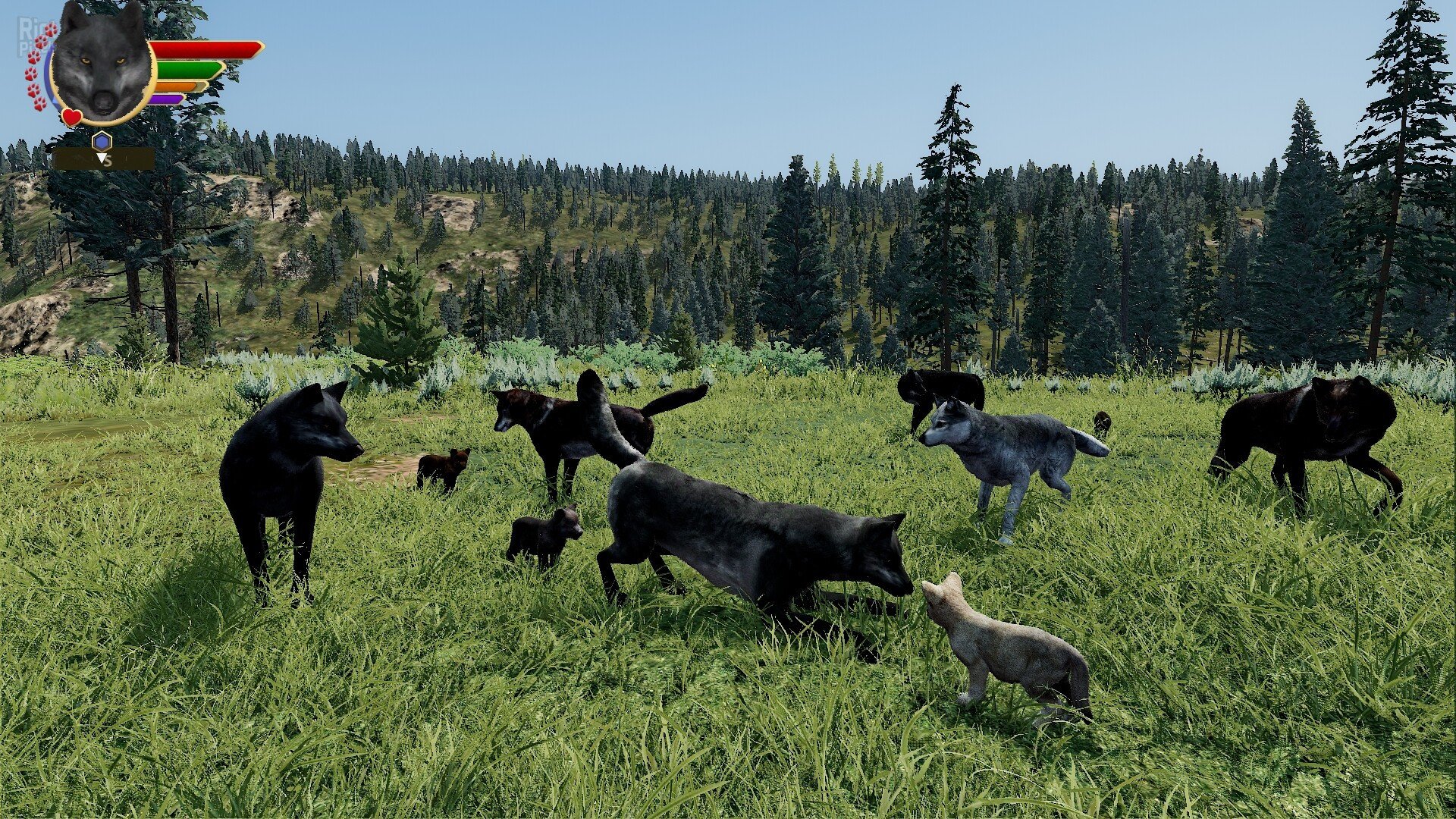Image resolution: width=1456 pixels, height=819 pixels.
Task: Select the blue hexagon marker icon
Action: coord(102,140)
